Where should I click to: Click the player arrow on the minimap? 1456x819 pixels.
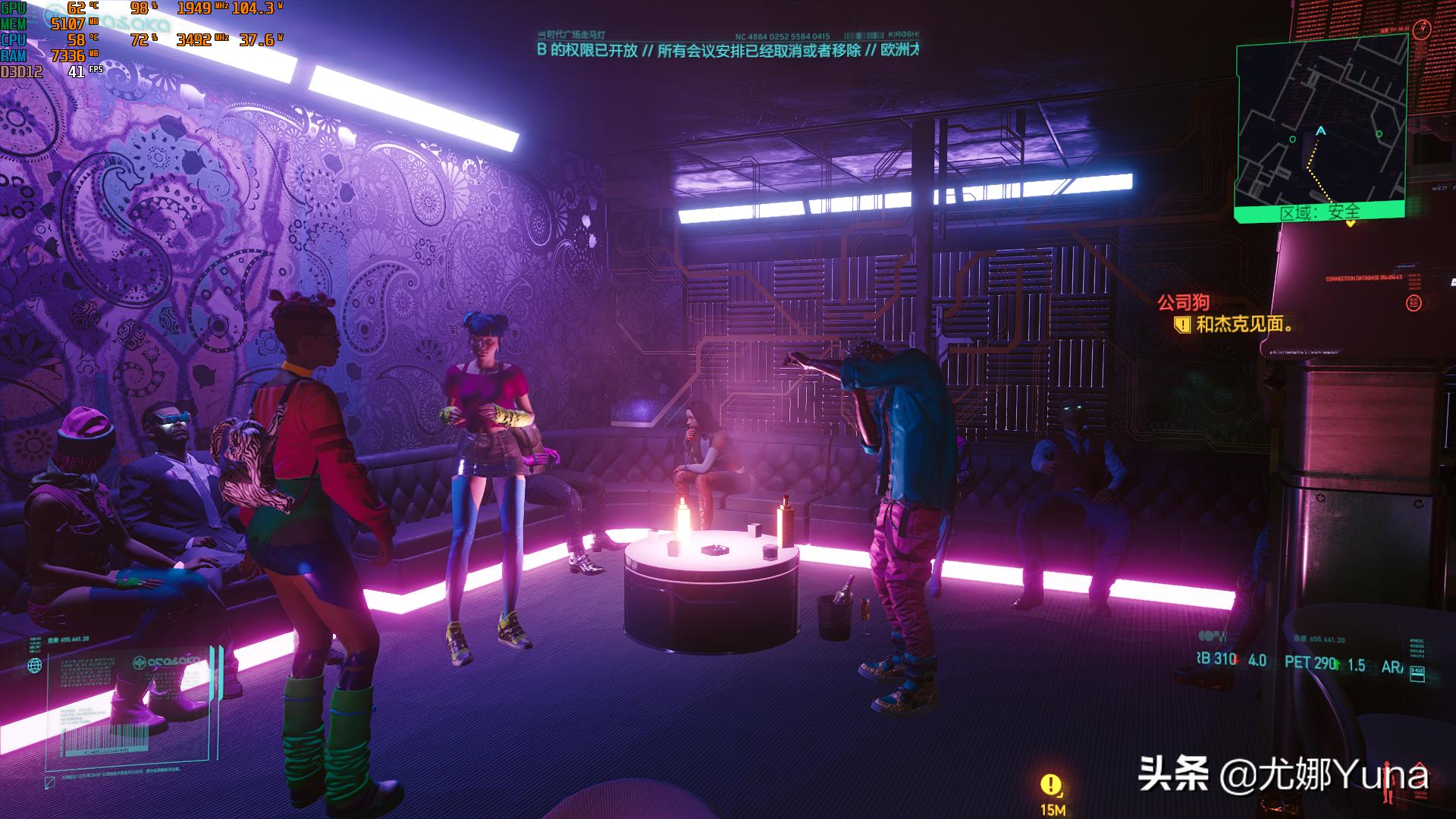1321,131
